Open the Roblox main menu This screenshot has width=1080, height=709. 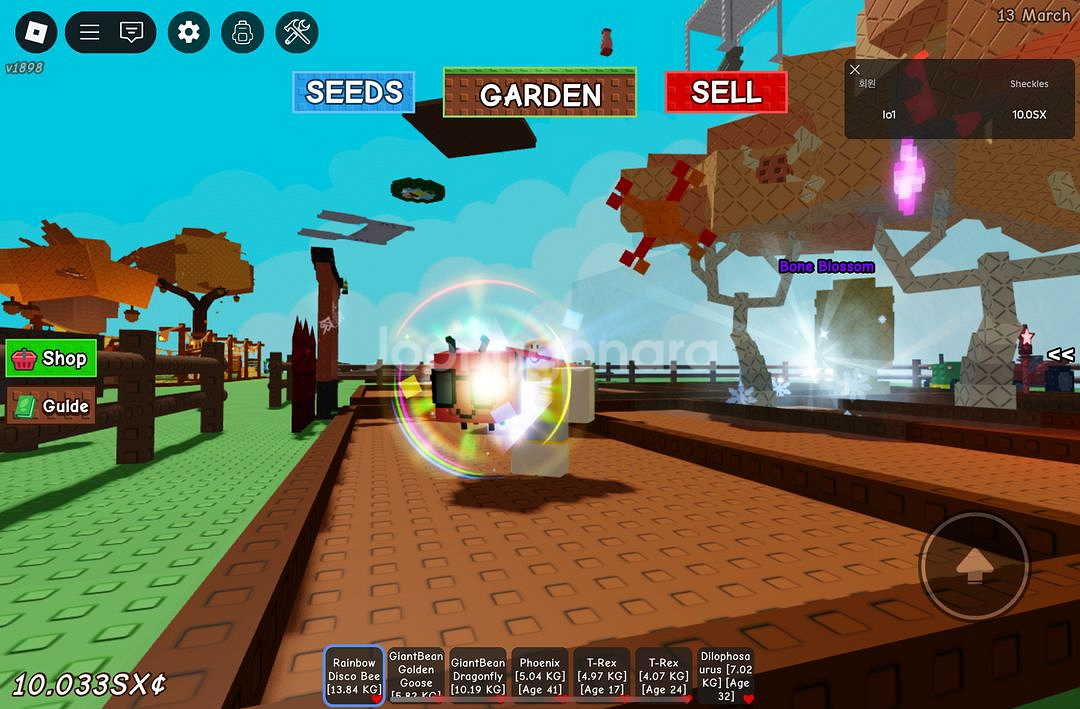coord(36,32)
